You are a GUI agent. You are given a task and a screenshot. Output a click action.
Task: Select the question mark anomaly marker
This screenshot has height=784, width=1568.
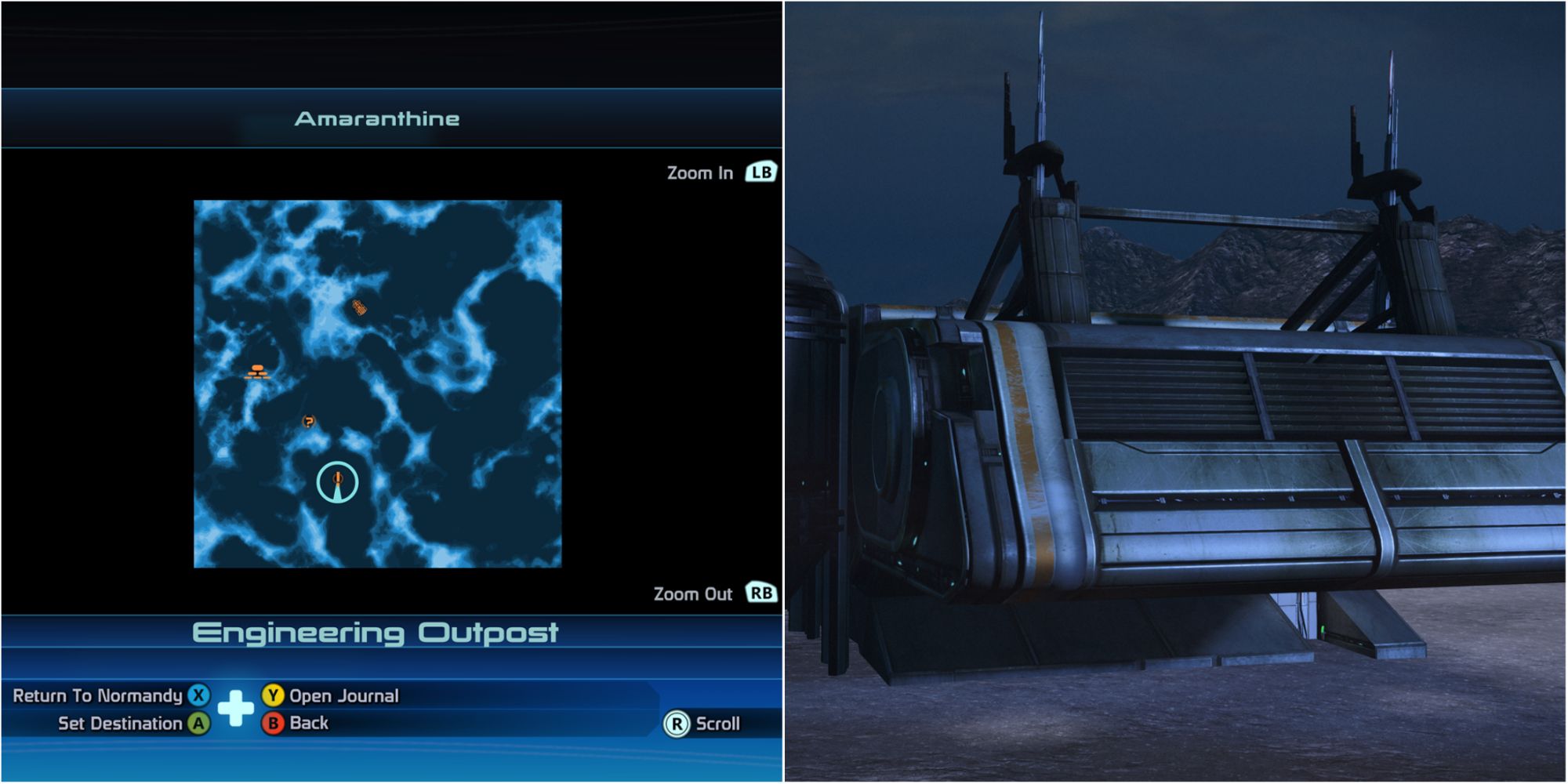pos(309,420)
